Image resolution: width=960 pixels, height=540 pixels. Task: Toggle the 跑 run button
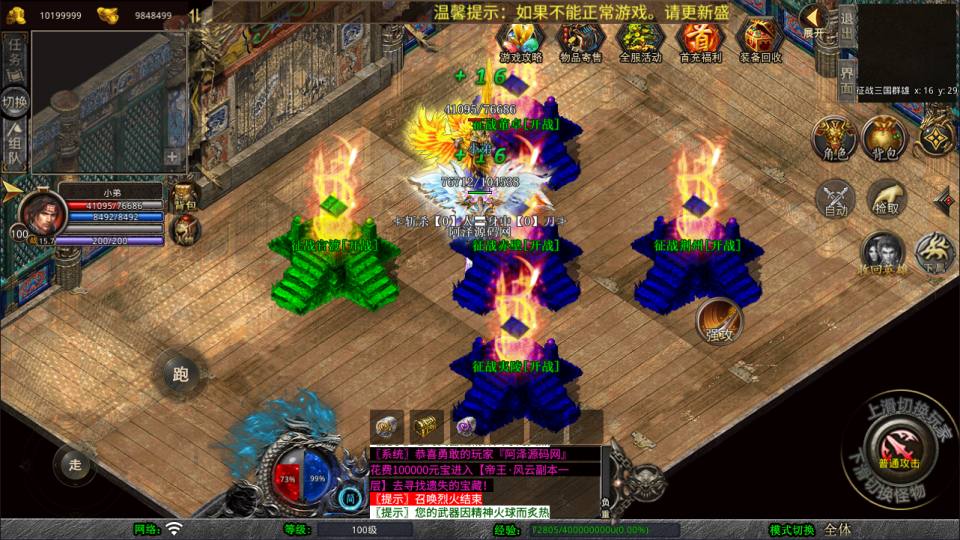180,375
